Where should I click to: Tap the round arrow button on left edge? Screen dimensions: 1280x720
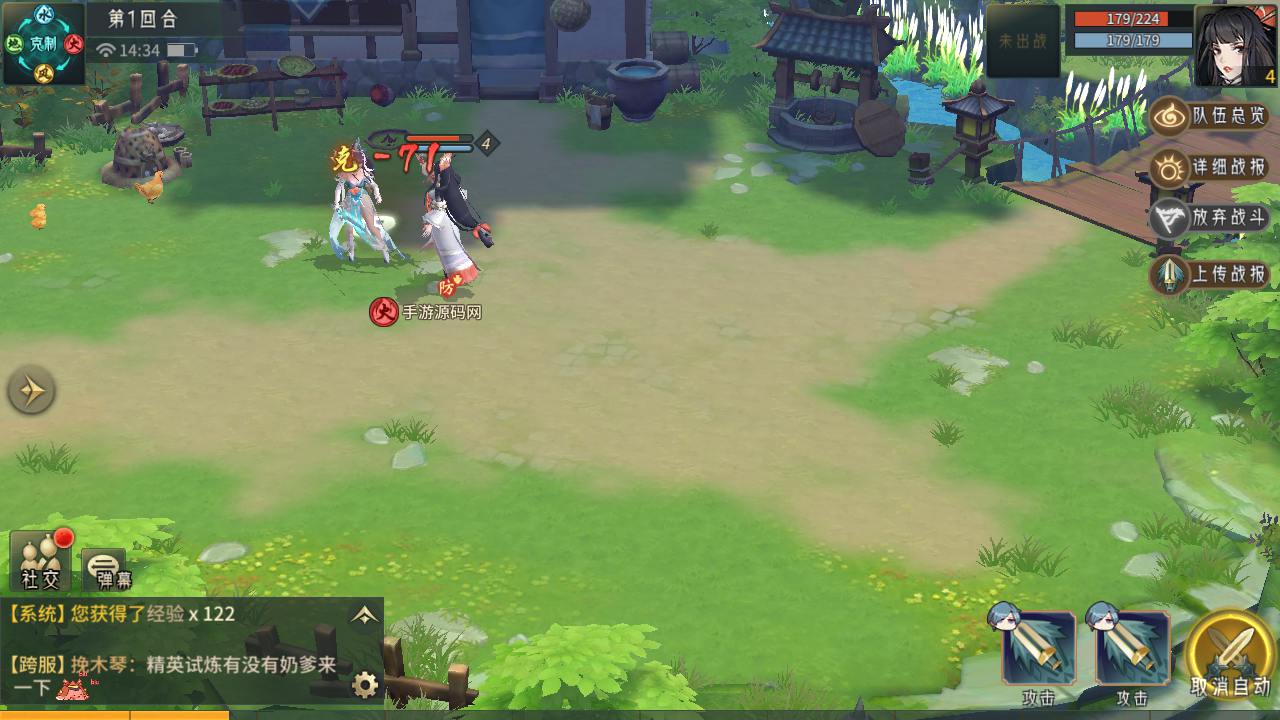pyautogui.click(x=31, y=391)
